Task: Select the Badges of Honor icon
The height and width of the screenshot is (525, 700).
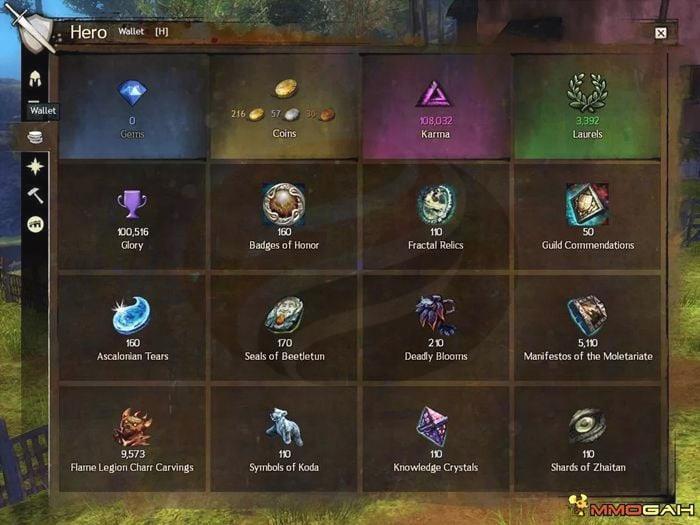Action: tap(284, 203)
